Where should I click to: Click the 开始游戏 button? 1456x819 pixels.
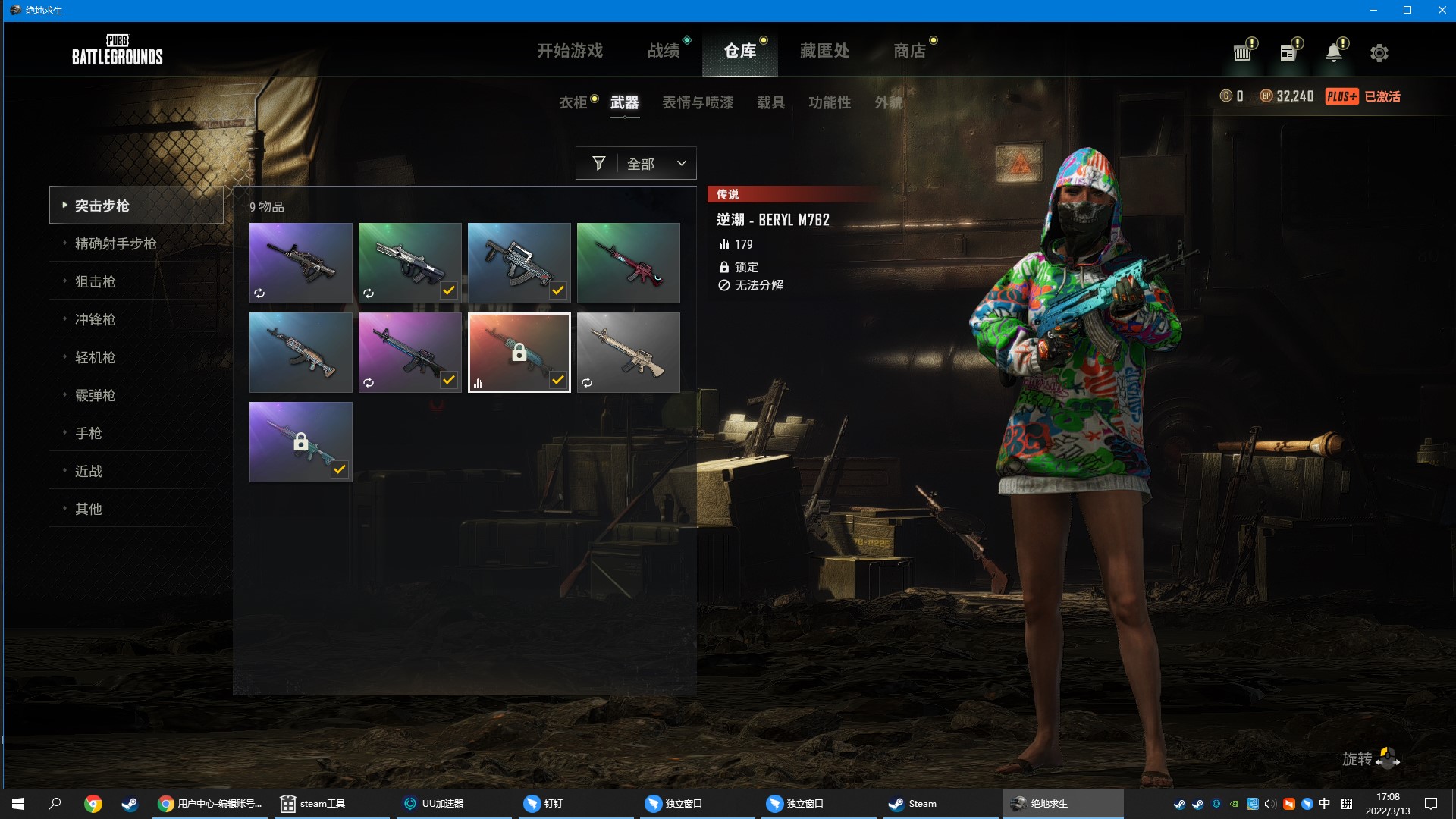[570, 51]
